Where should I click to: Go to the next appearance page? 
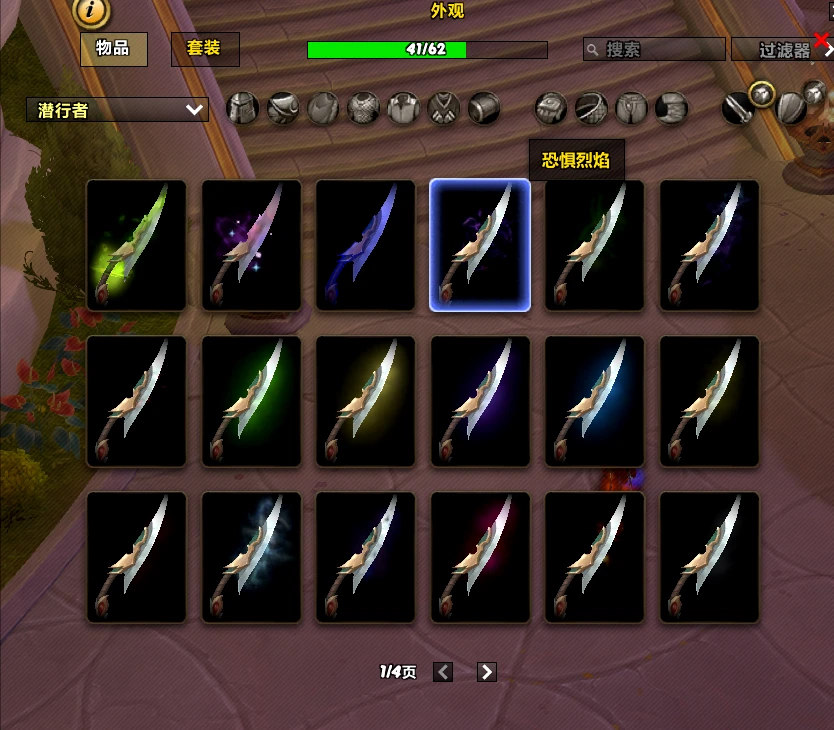coord(487,672)
